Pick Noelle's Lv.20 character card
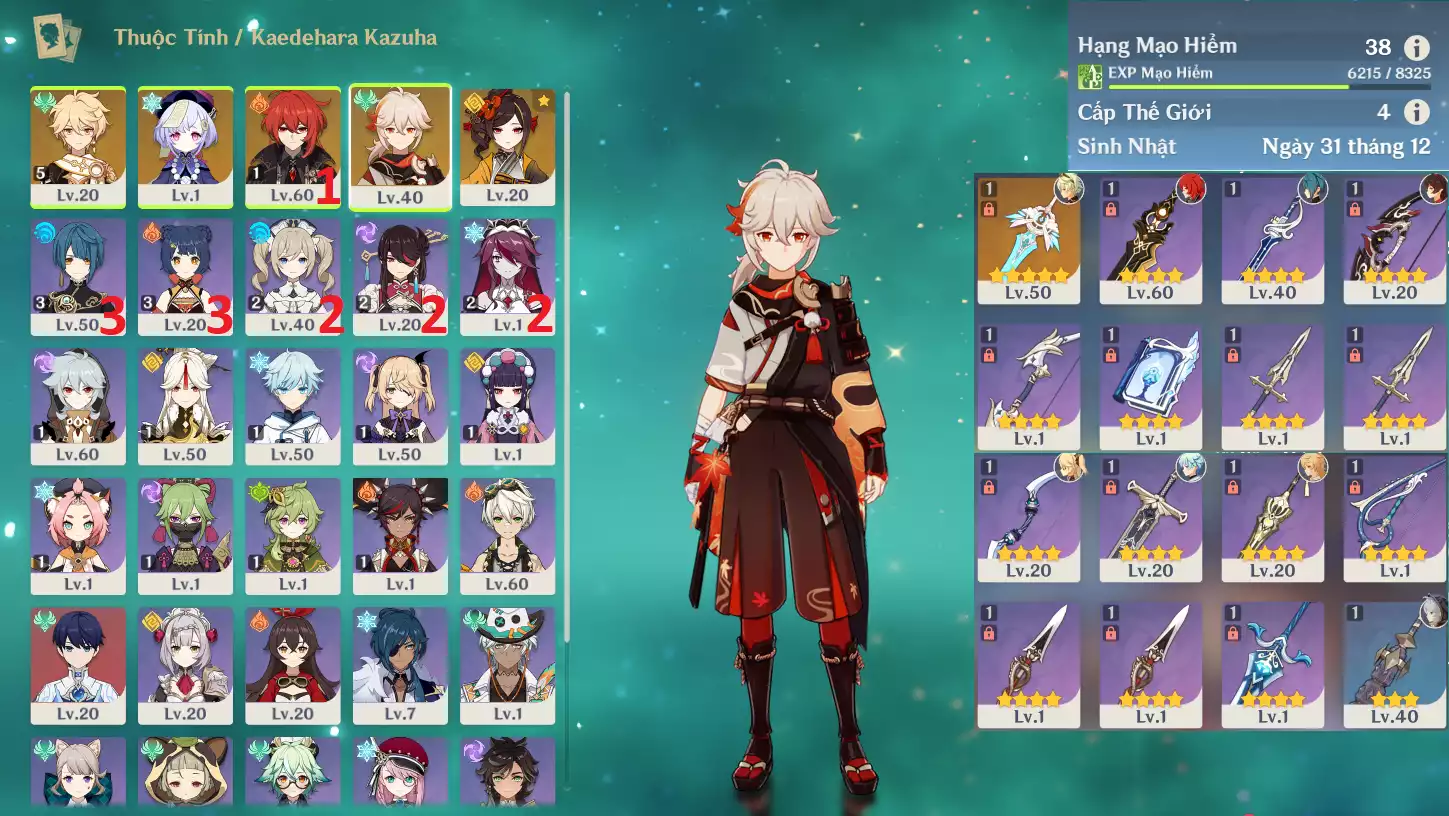Viewport: 1449px width, 816px height. coord(185,665)
